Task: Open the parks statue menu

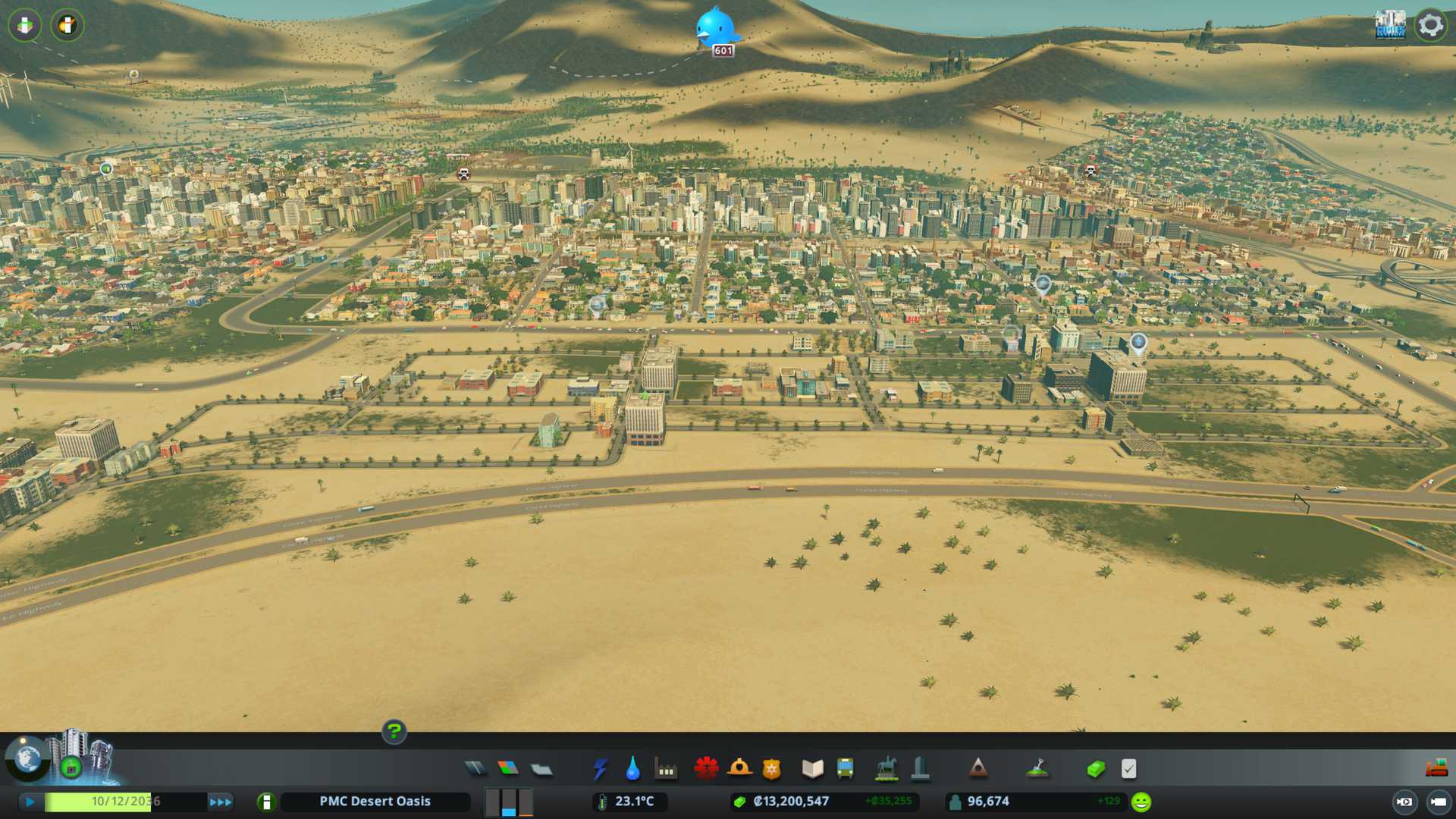Action: coord(886,769)
